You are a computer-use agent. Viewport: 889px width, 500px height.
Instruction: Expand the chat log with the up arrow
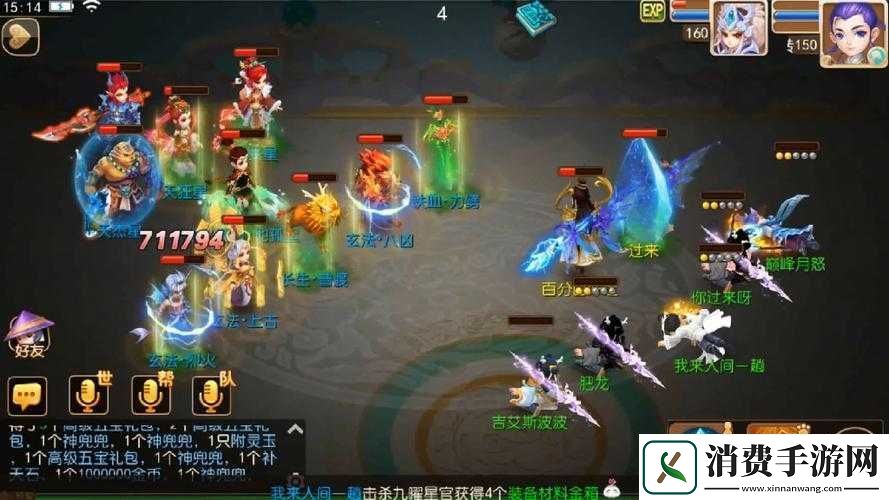coord(295,430)
